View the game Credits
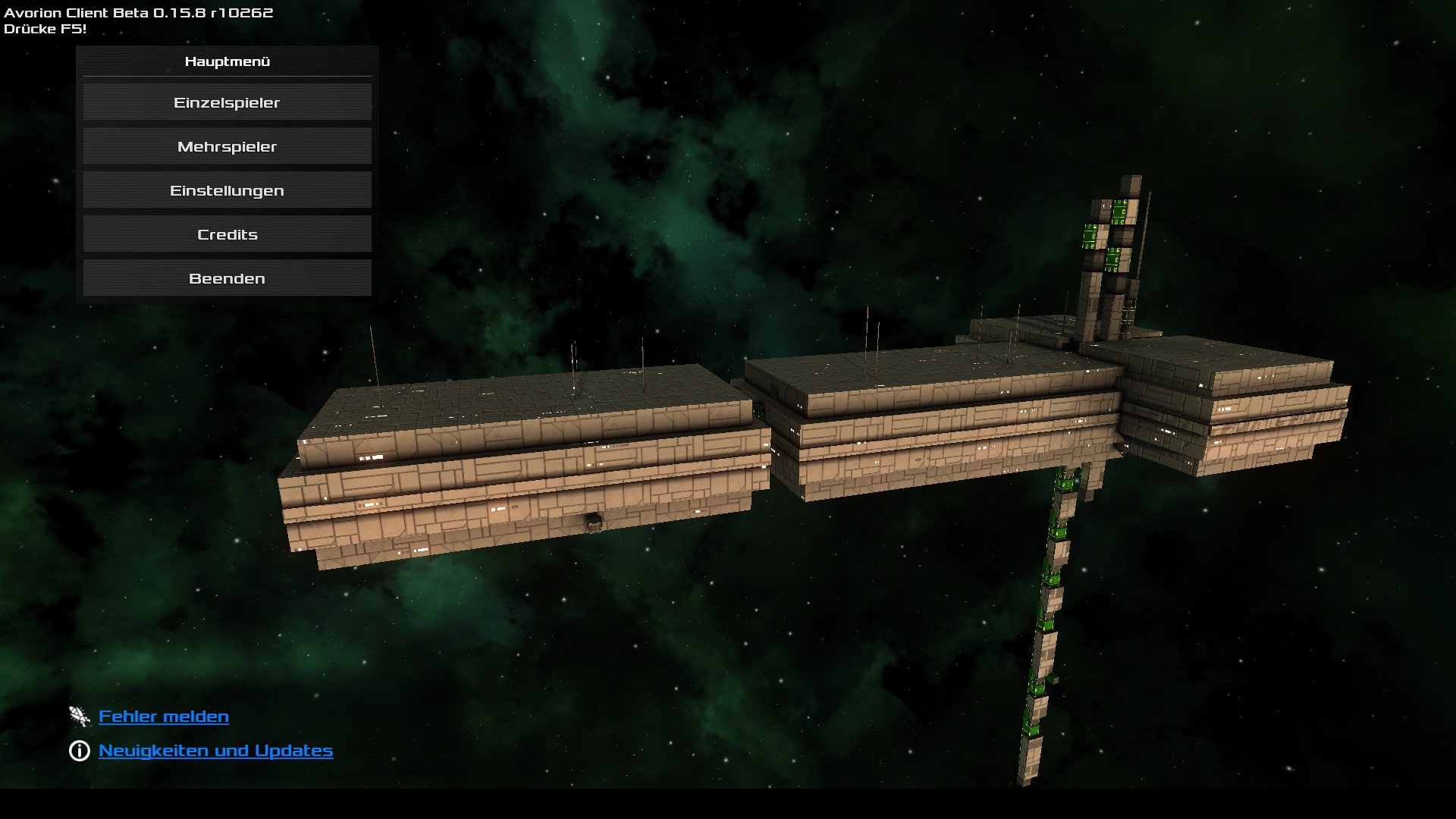1456x819 pixels. click(227, 234)
